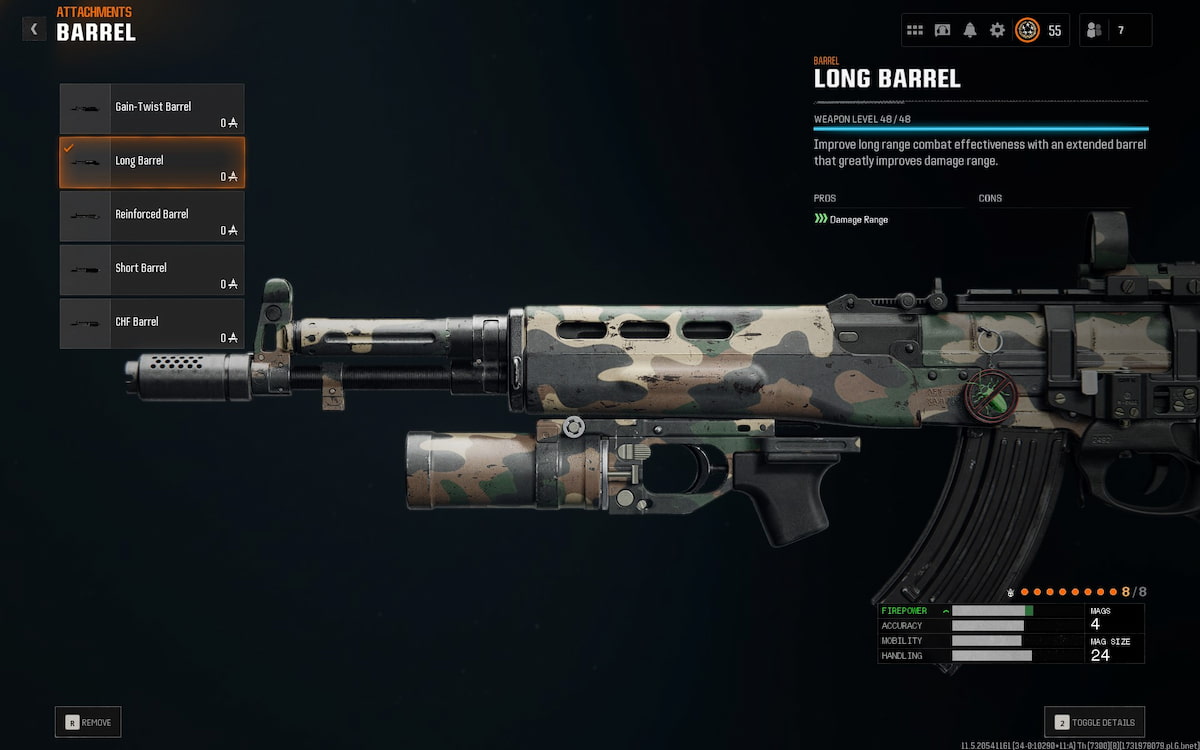The width and height of the screenshot is (1200, 750).
Task: Equip the Reinforced Barrel option
Action: 152,216
